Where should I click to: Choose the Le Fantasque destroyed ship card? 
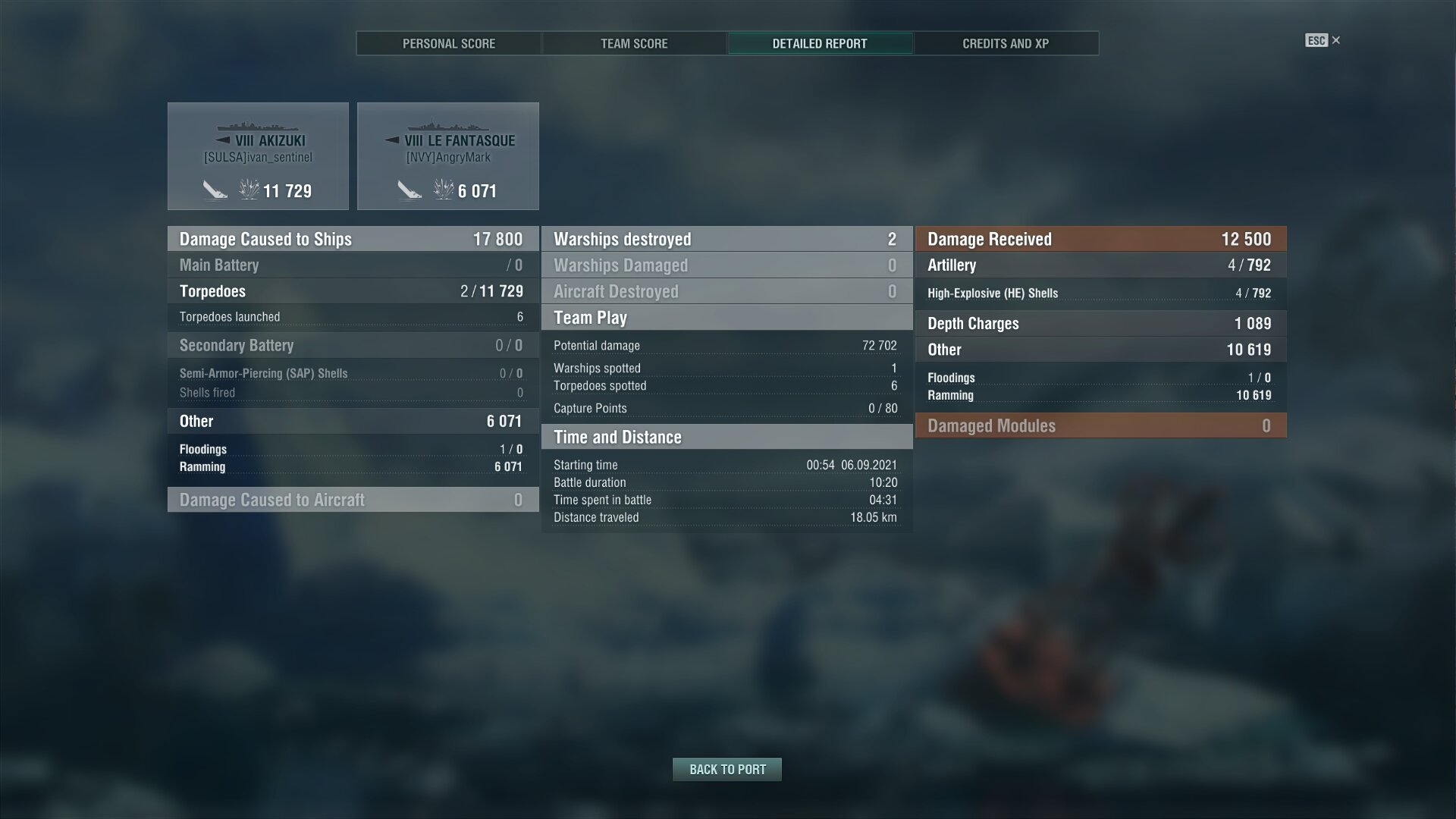point(448,156)
